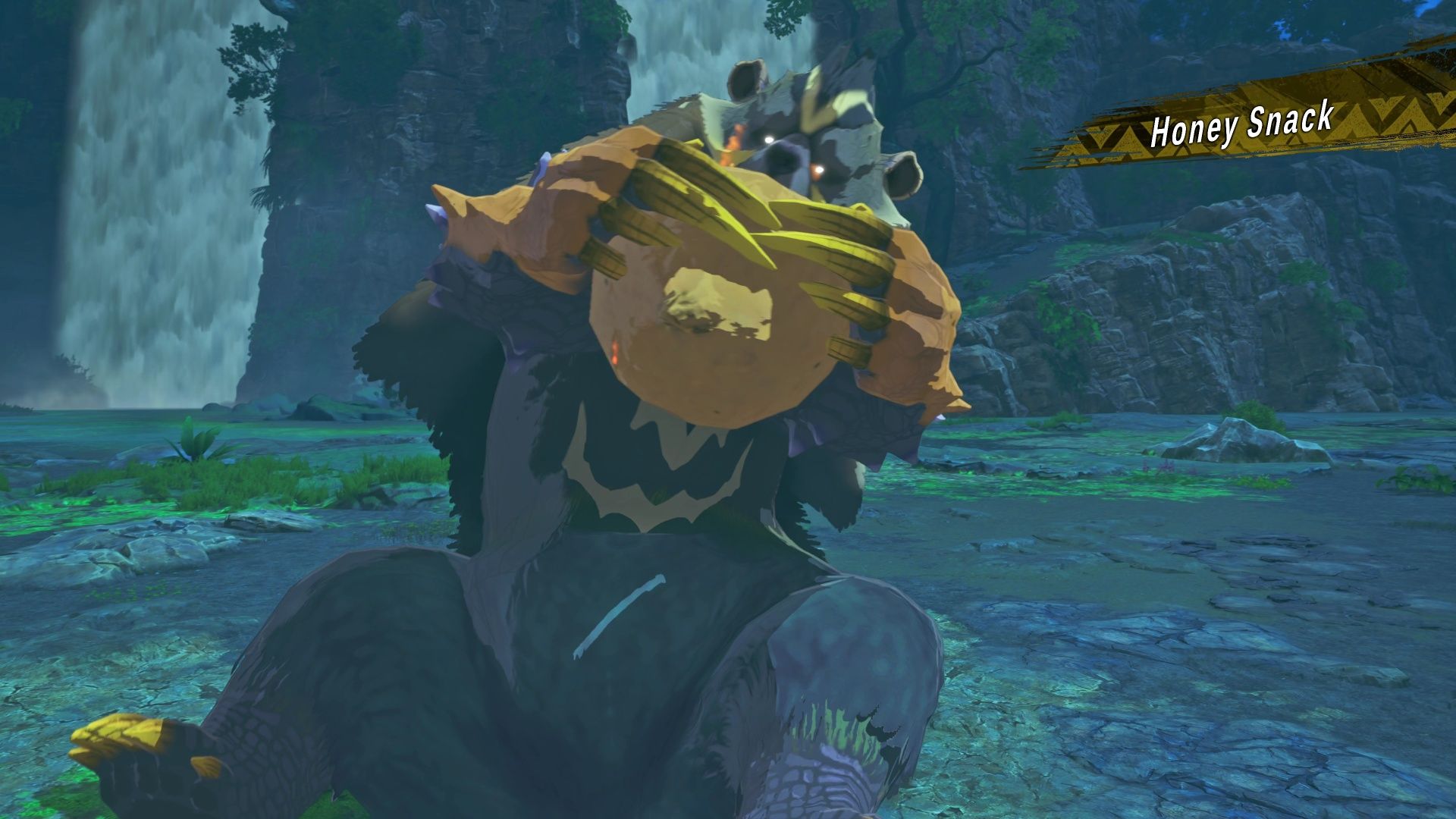Select the second ear atop the creature

coord(904,173)
